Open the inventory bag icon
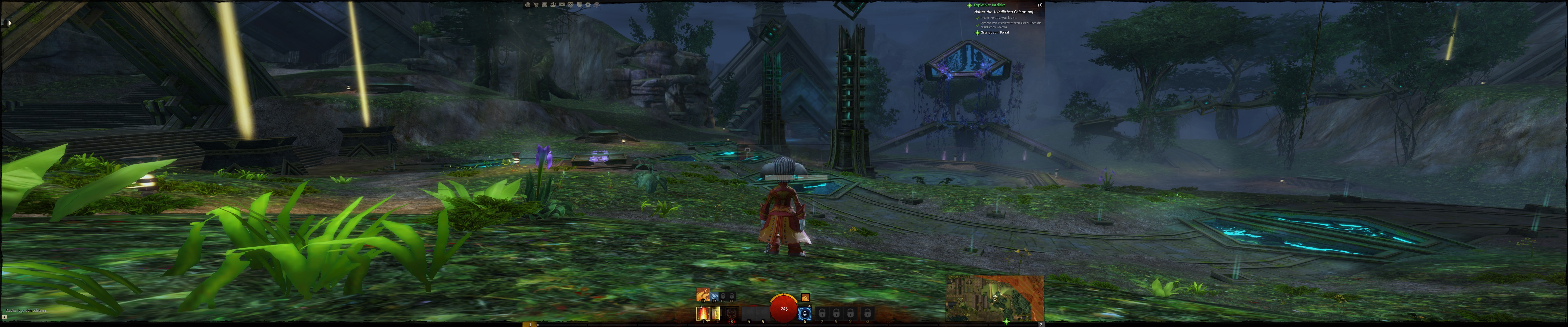The width and height of the screenshot is (1568, 327). pyautogui.click(x=545, y=5)
